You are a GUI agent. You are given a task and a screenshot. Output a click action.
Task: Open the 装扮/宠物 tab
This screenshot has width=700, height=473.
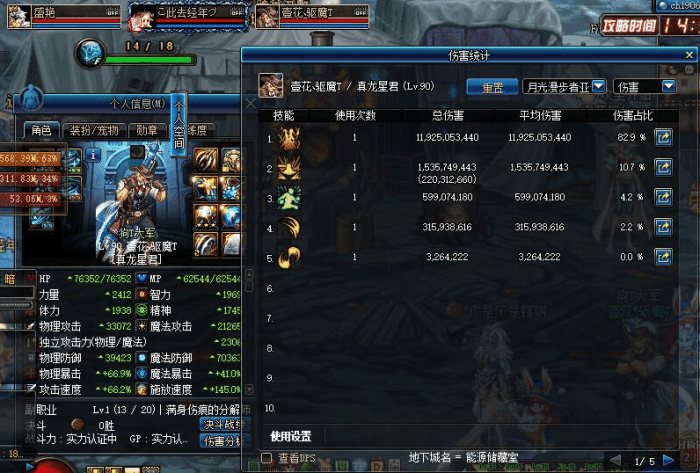click(92, 130)
